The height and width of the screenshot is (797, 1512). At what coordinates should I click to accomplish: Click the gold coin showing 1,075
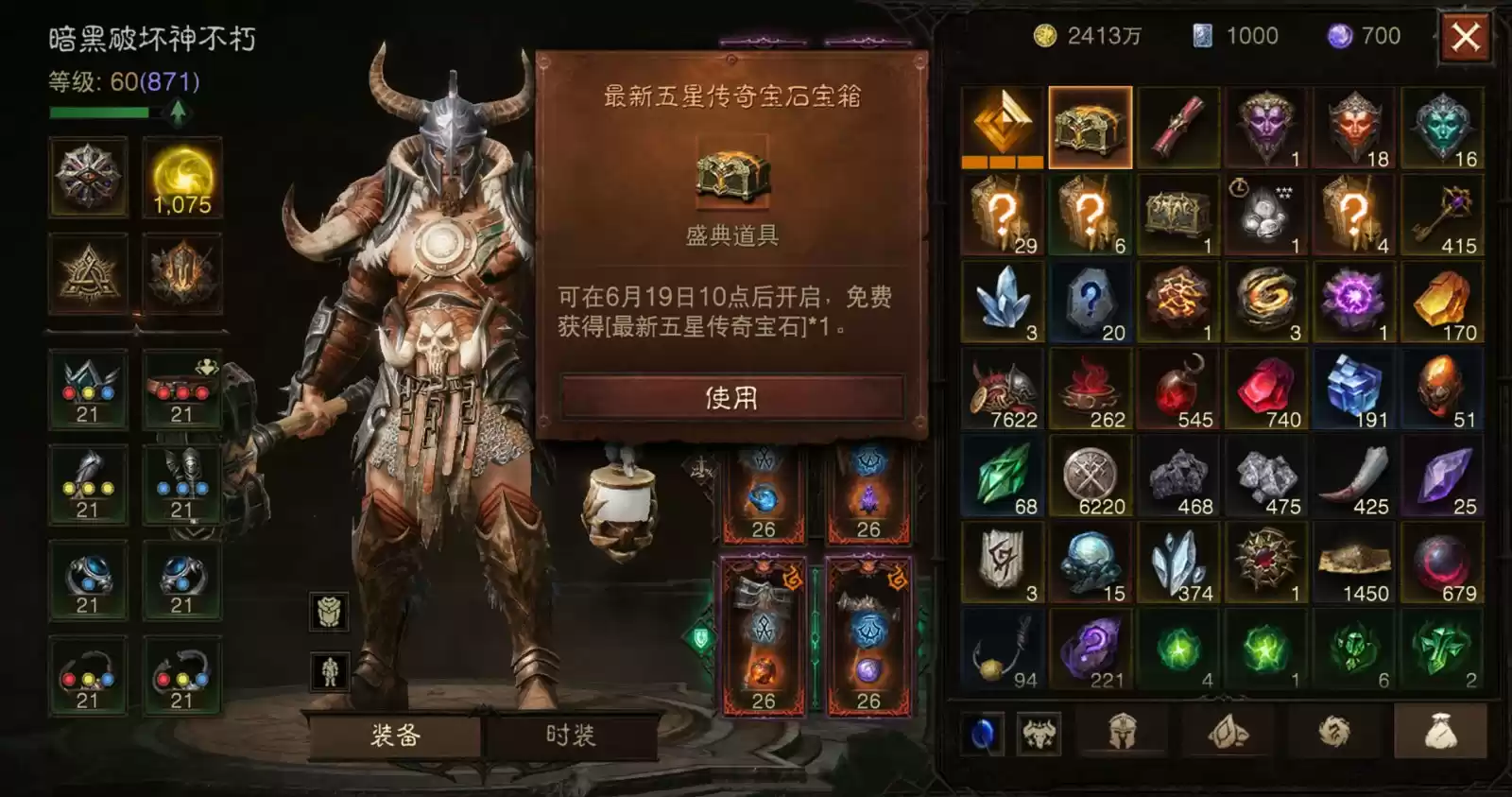pos(182,180)
